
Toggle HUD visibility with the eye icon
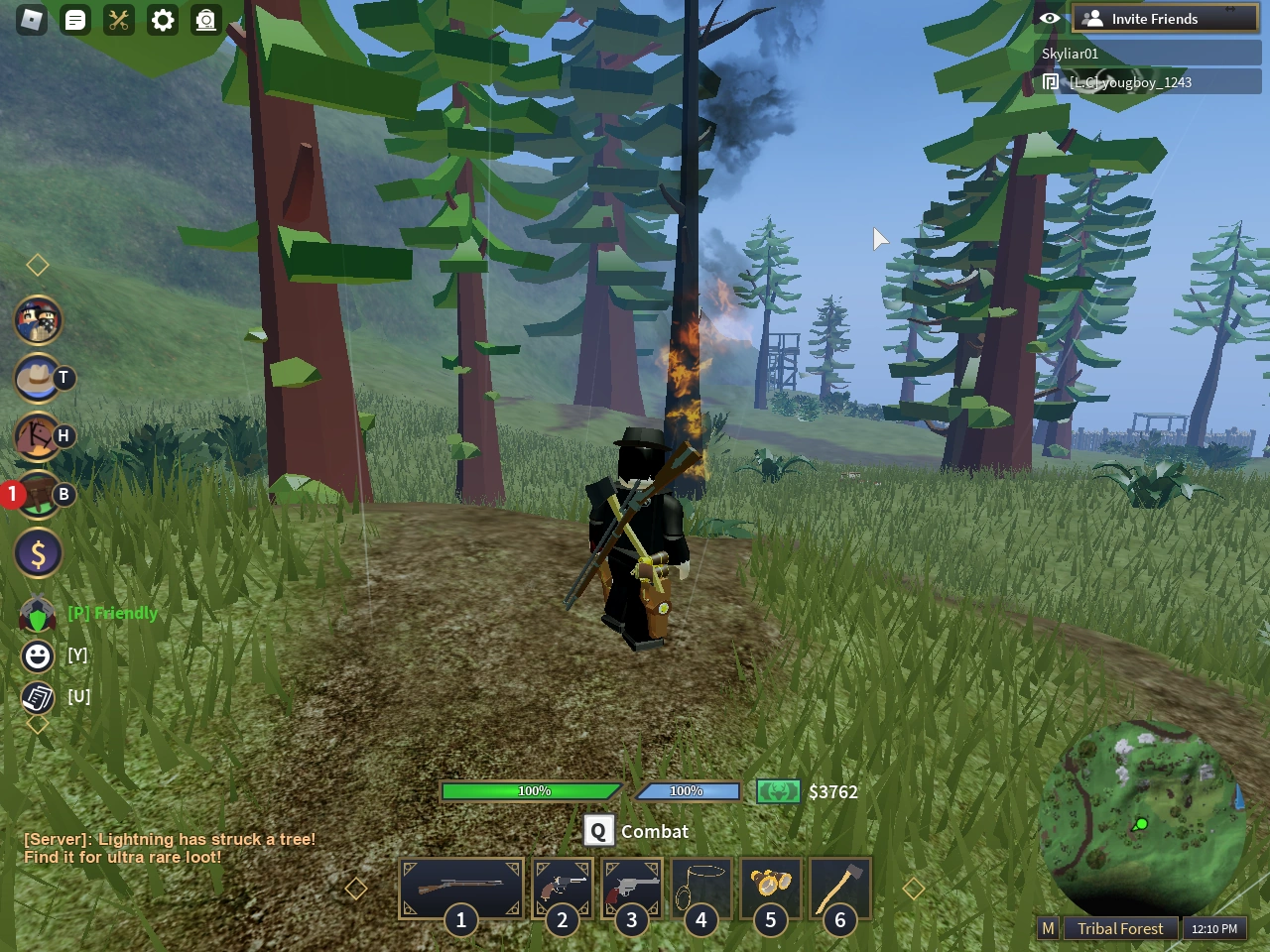pyautogui.click(x=1050, y=18)
